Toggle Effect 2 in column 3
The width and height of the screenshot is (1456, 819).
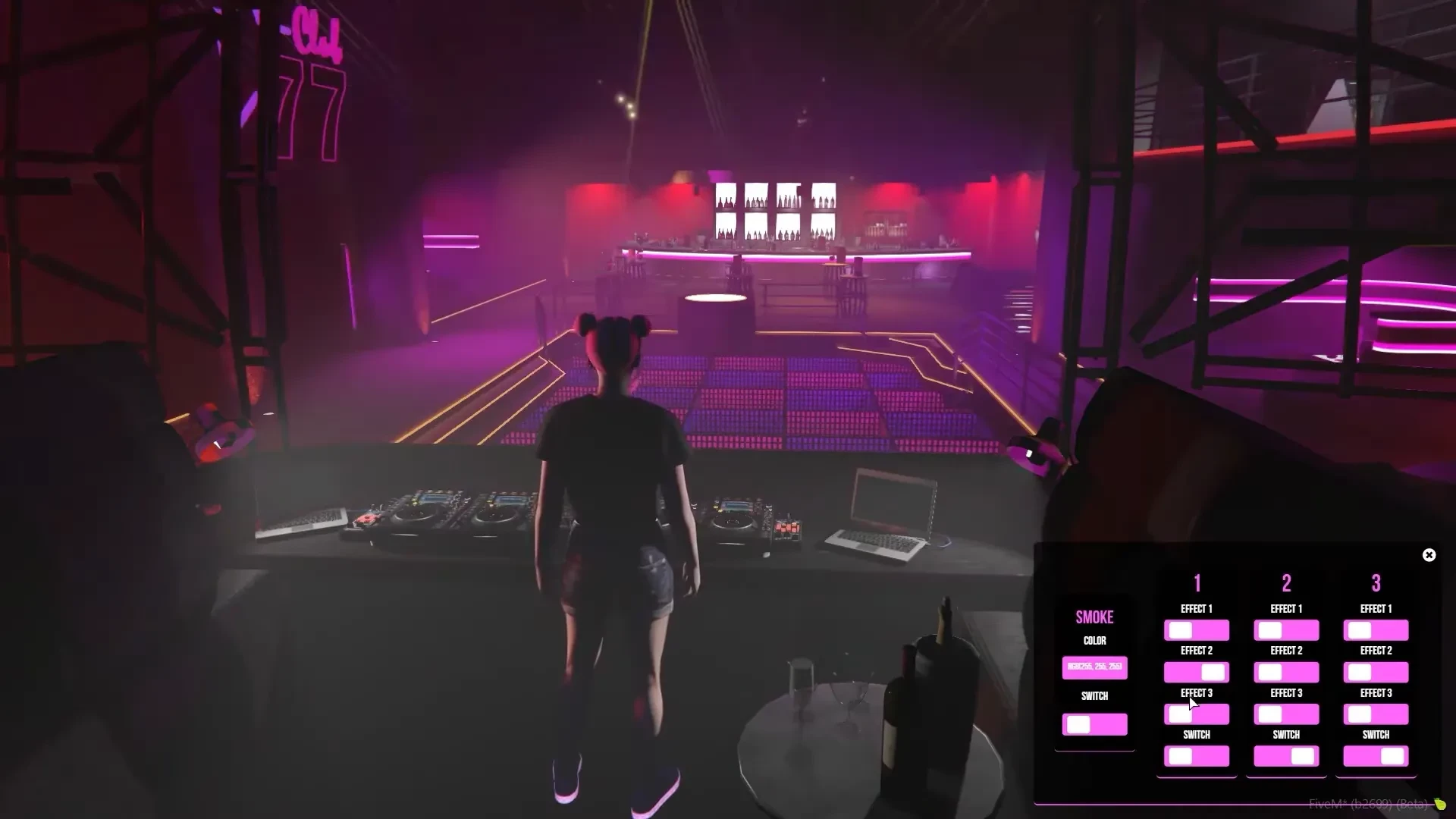point(1376,672)
